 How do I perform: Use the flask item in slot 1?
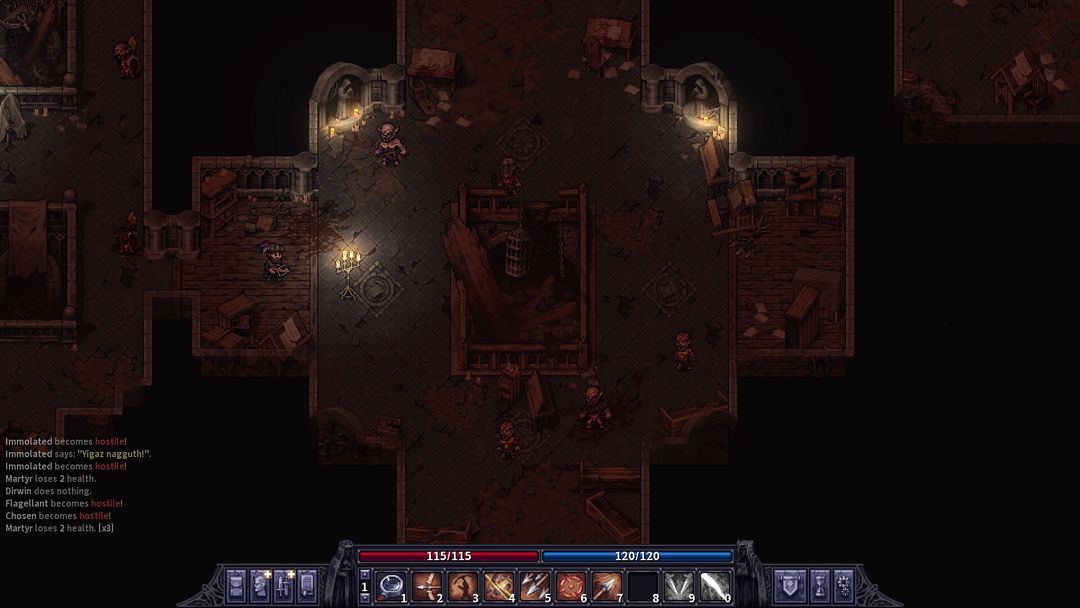(x=391, y=585)
